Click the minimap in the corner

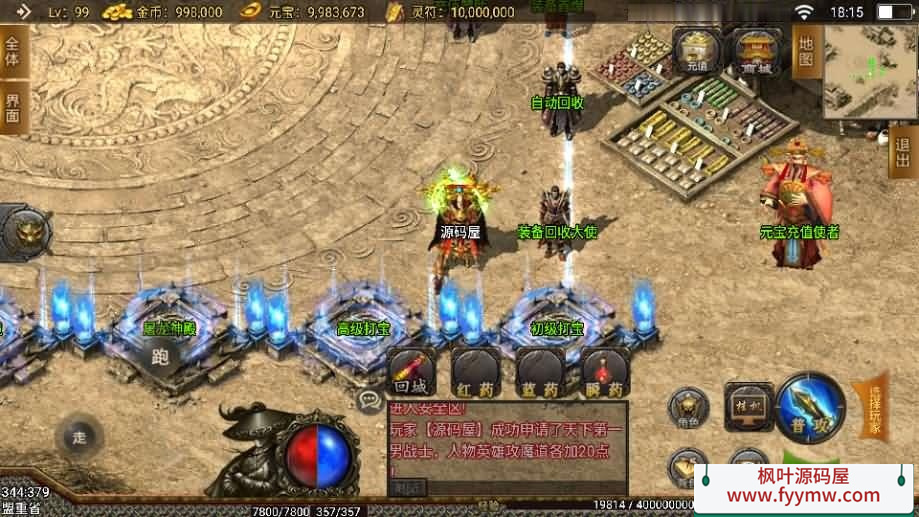868,72
